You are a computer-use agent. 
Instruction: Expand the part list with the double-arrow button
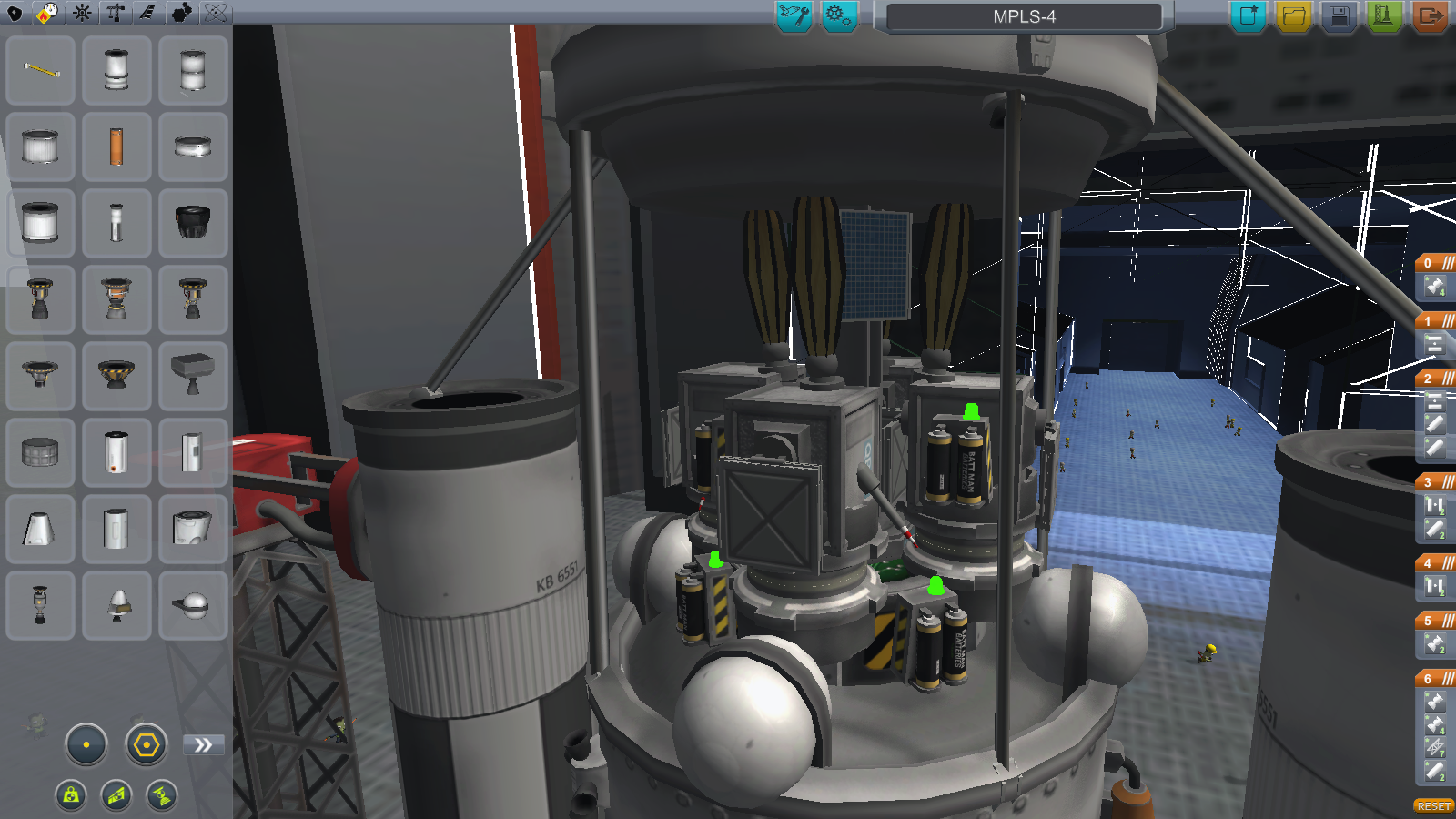click(x=203, y=743)
